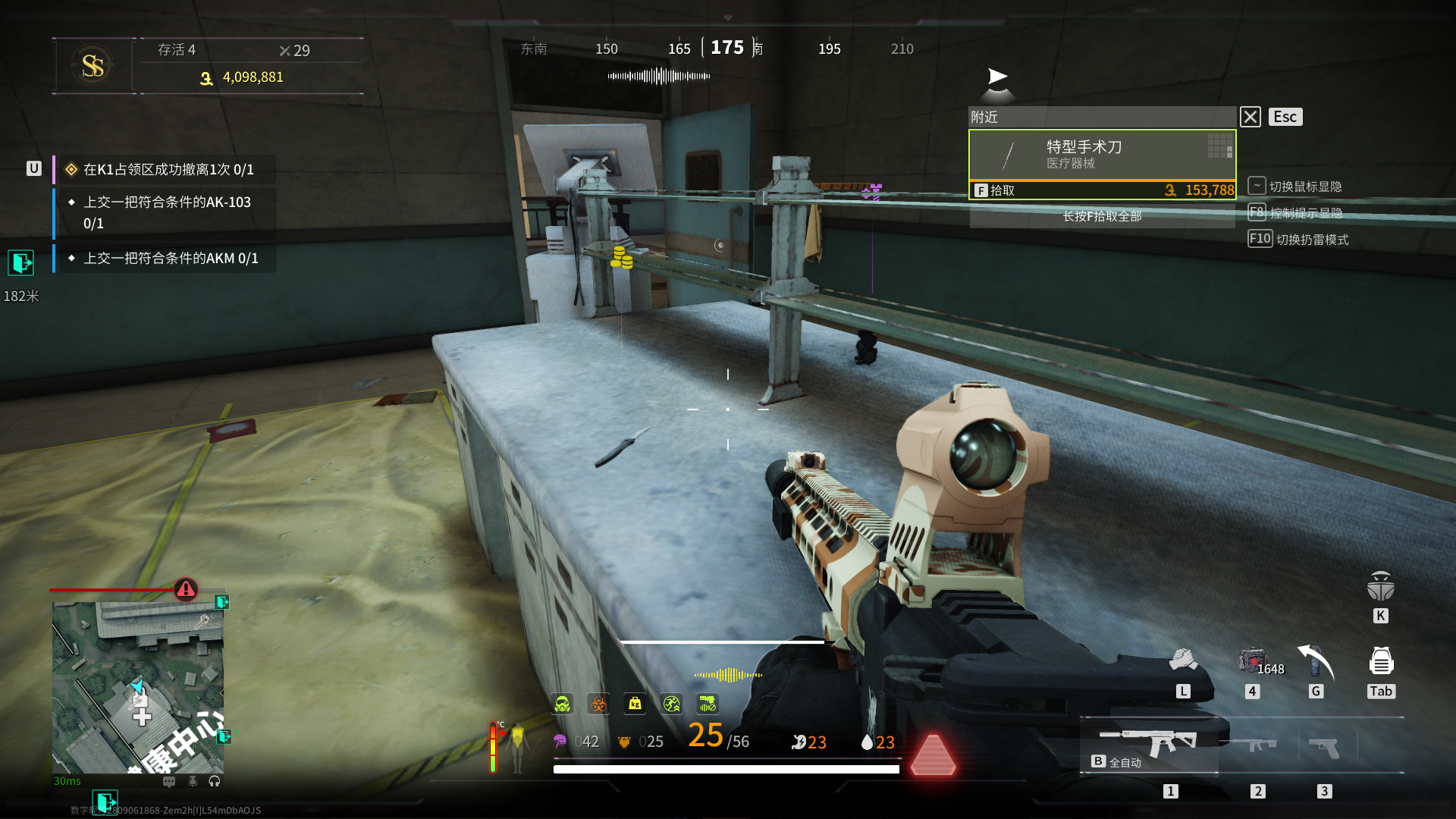
Task: Switch to the secondary weapon slot
Action: (1257, 745)
